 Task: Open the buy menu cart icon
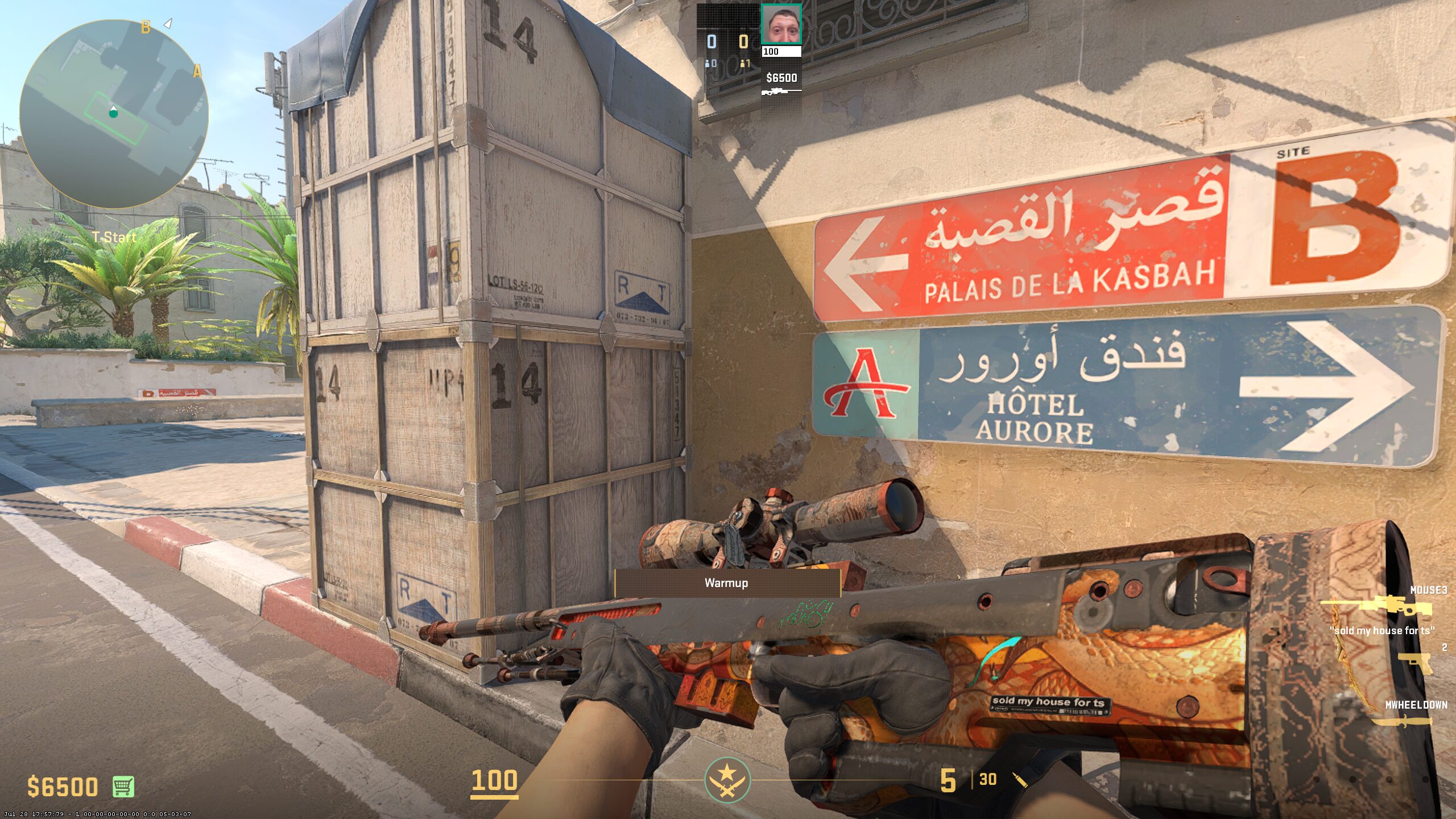123,787
